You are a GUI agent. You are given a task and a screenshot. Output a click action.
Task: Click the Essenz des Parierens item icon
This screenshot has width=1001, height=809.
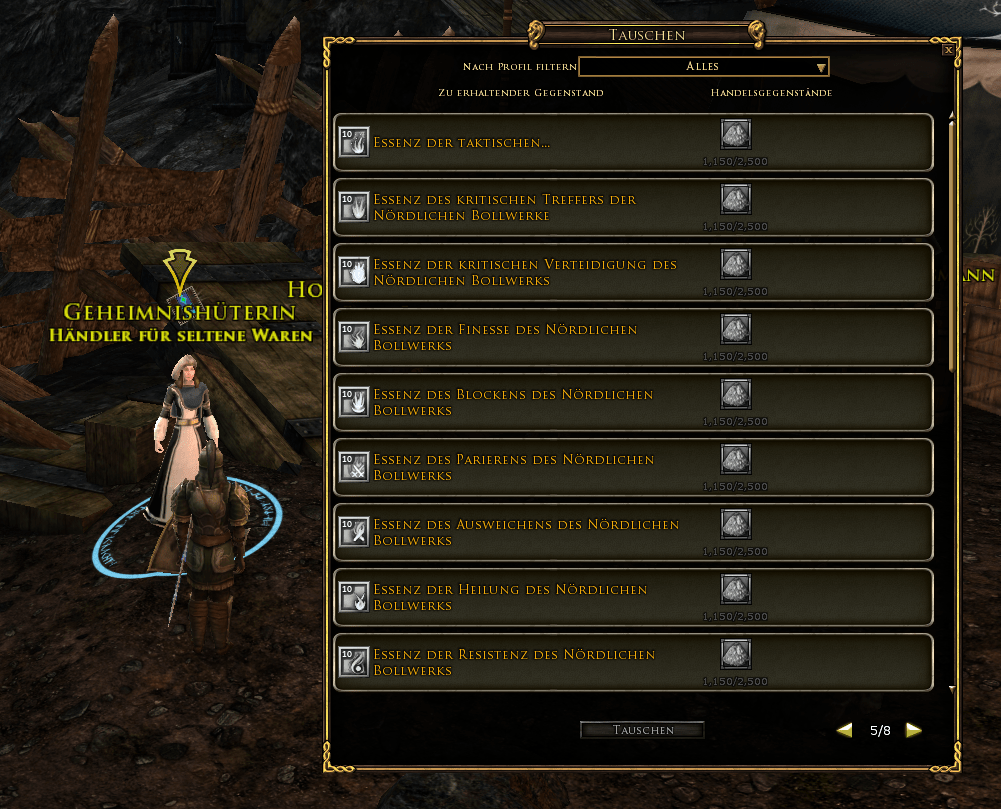[354, 467]
